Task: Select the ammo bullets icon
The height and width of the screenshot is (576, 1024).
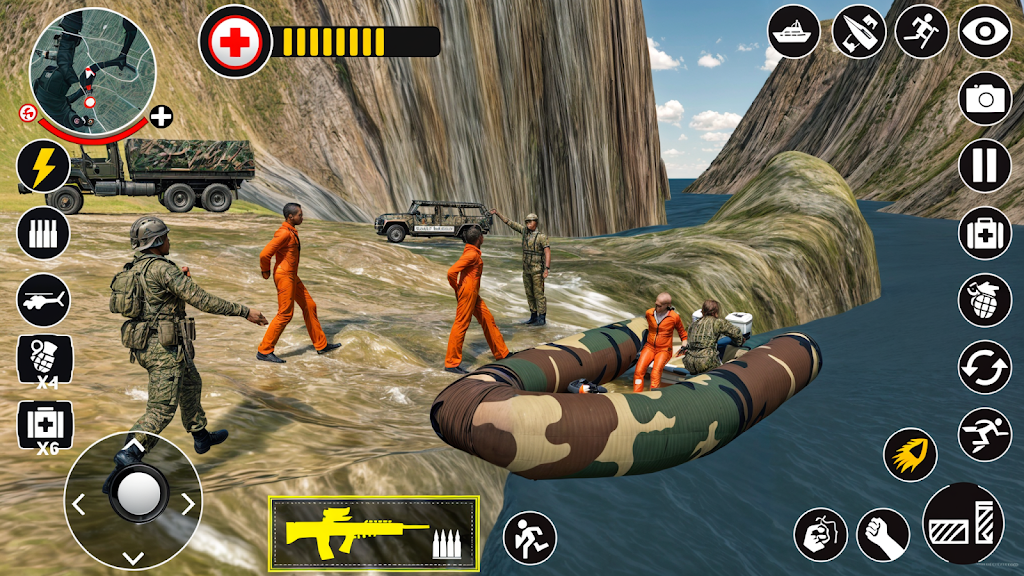Action: (x=43, y=234)
